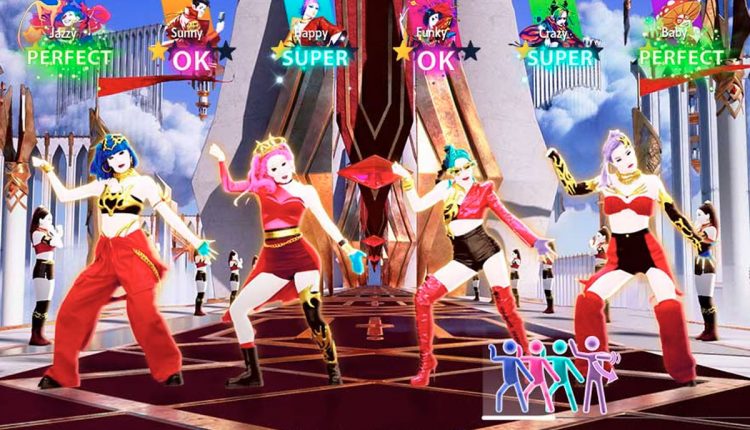Viewport: 750px width, 430px height.
Task: Select Jazzy's player avatar
Action: 70,15
